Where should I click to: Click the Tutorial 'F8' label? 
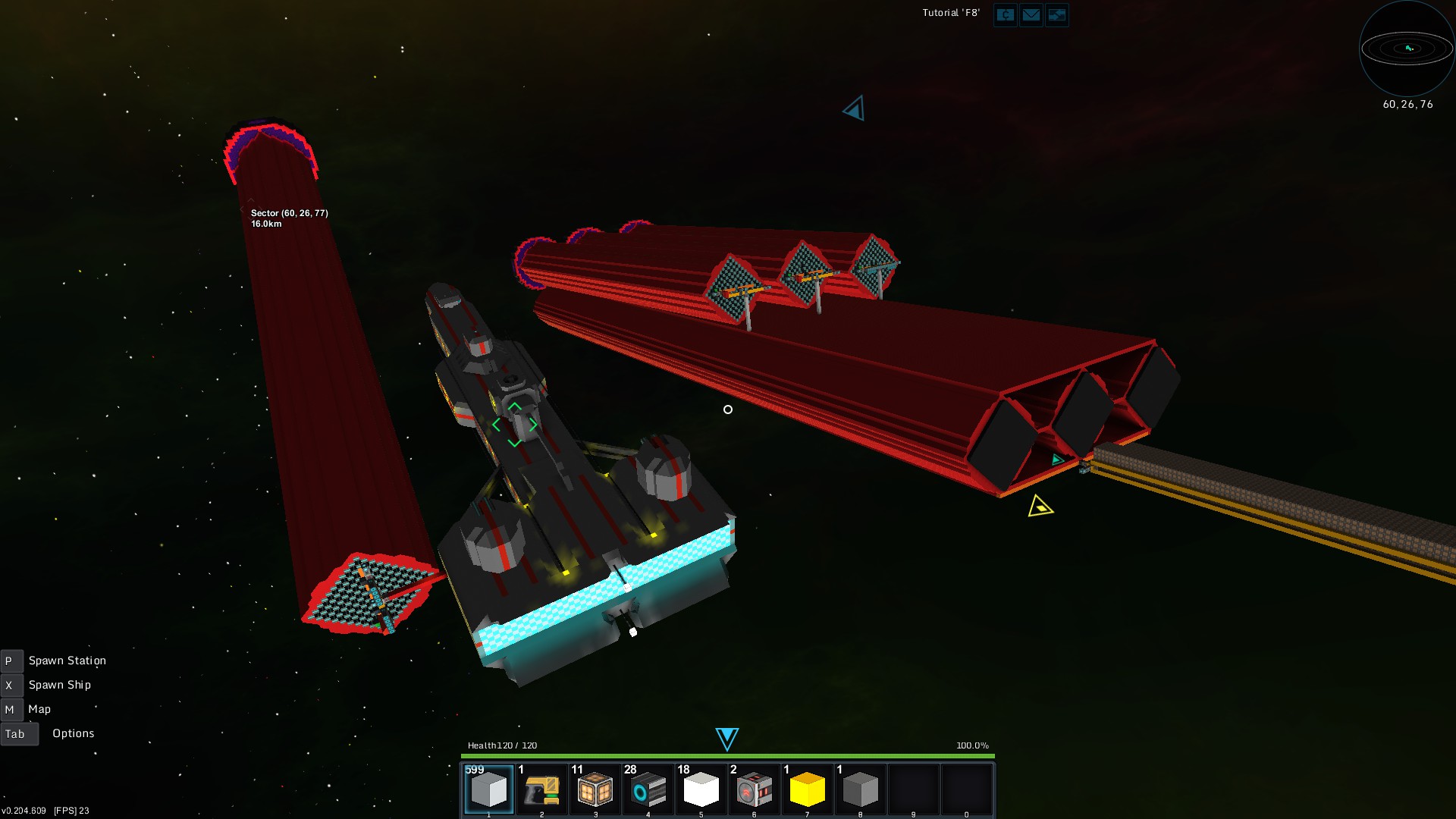tap(950, 12)
